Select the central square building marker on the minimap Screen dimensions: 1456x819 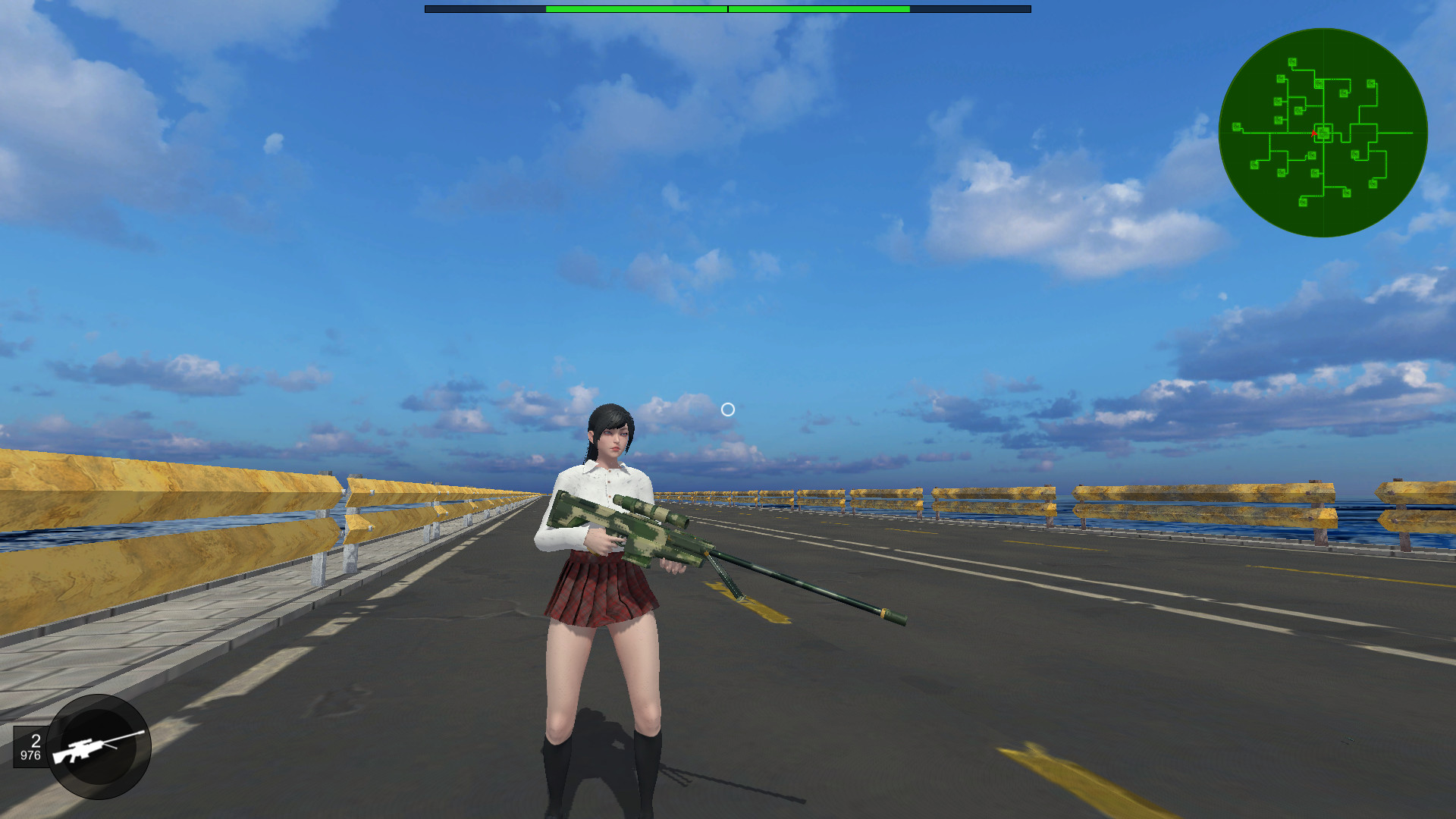tap(1324, 133)
